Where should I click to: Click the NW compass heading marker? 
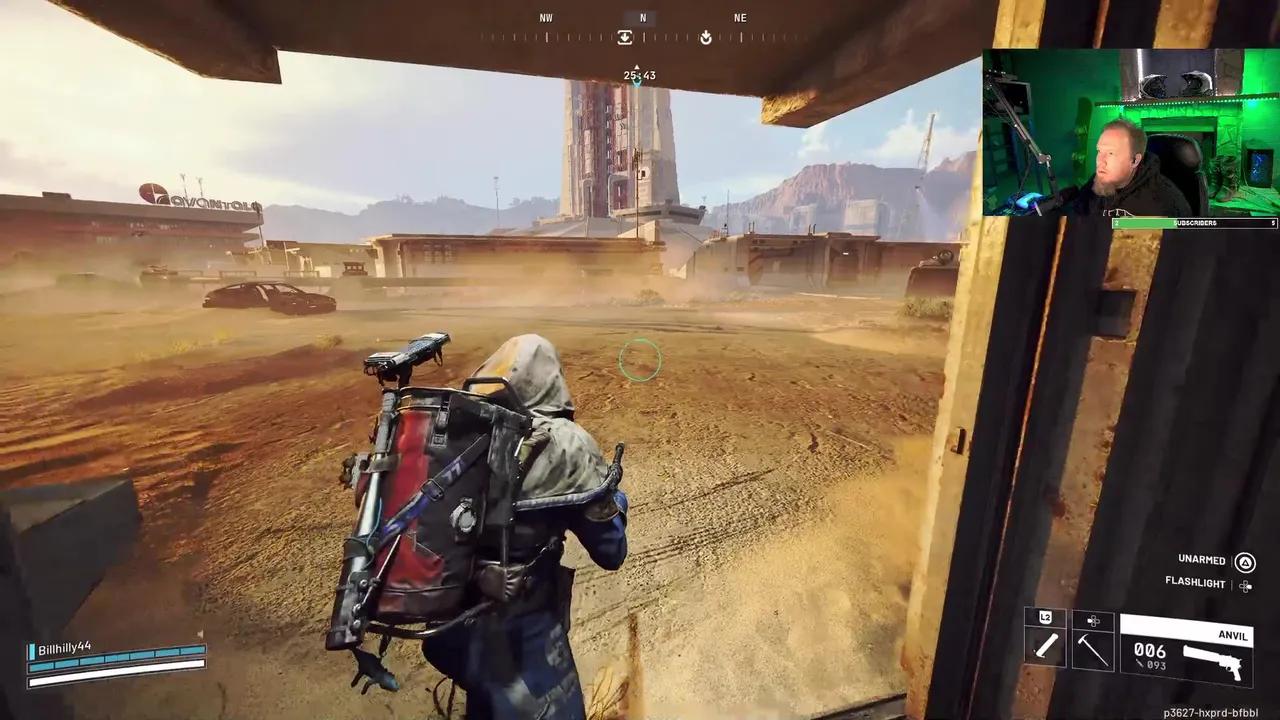click(546, 17)
